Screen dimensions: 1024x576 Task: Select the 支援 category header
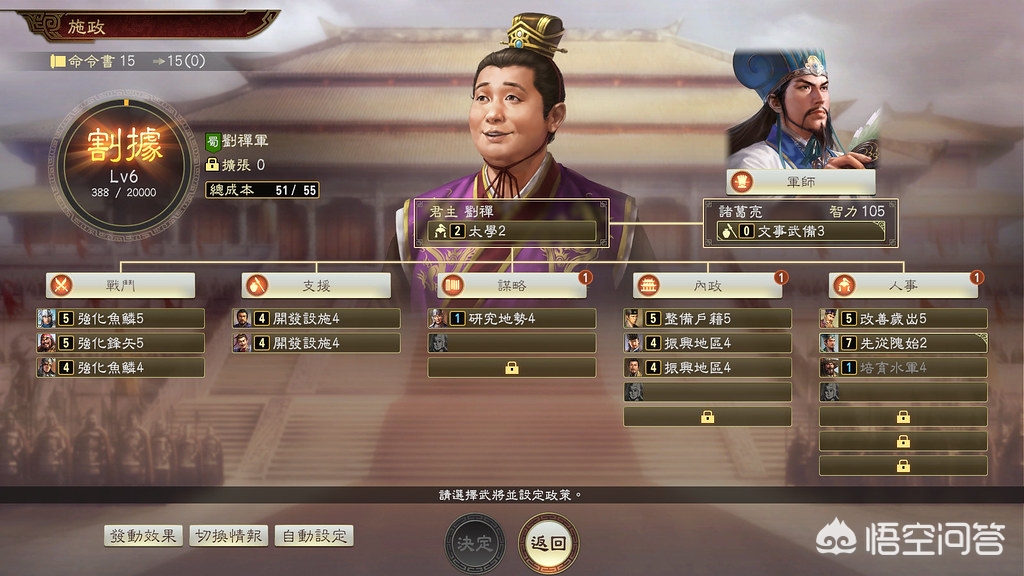316,285
